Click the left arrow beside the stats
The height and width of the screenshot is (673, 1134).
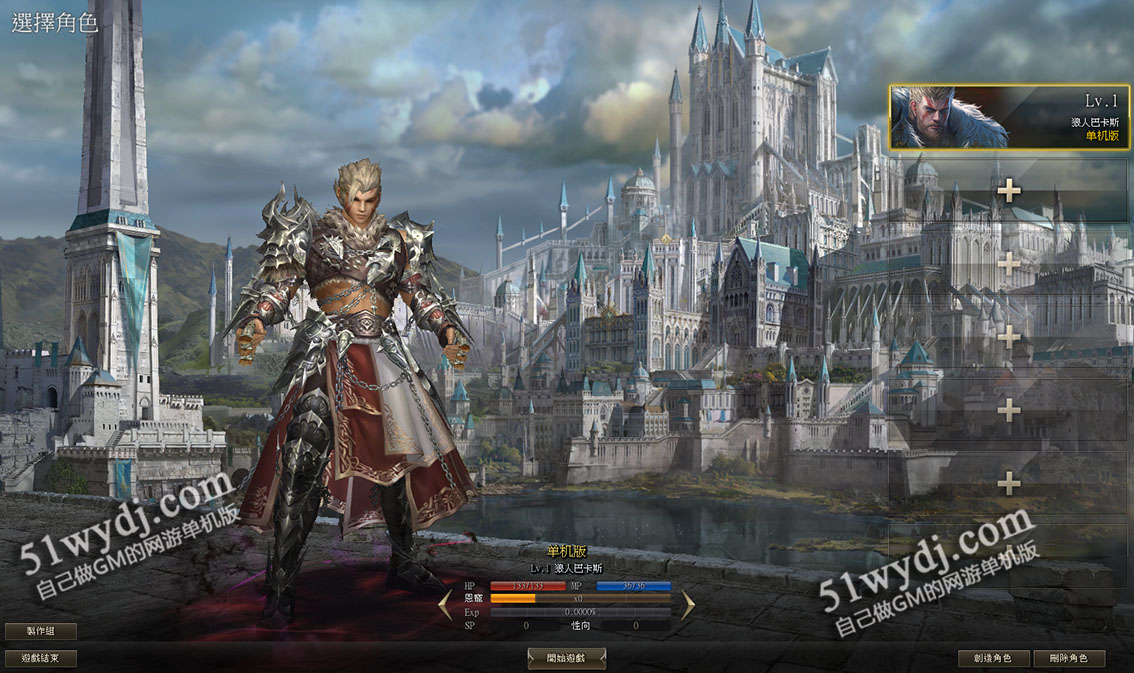445,604
